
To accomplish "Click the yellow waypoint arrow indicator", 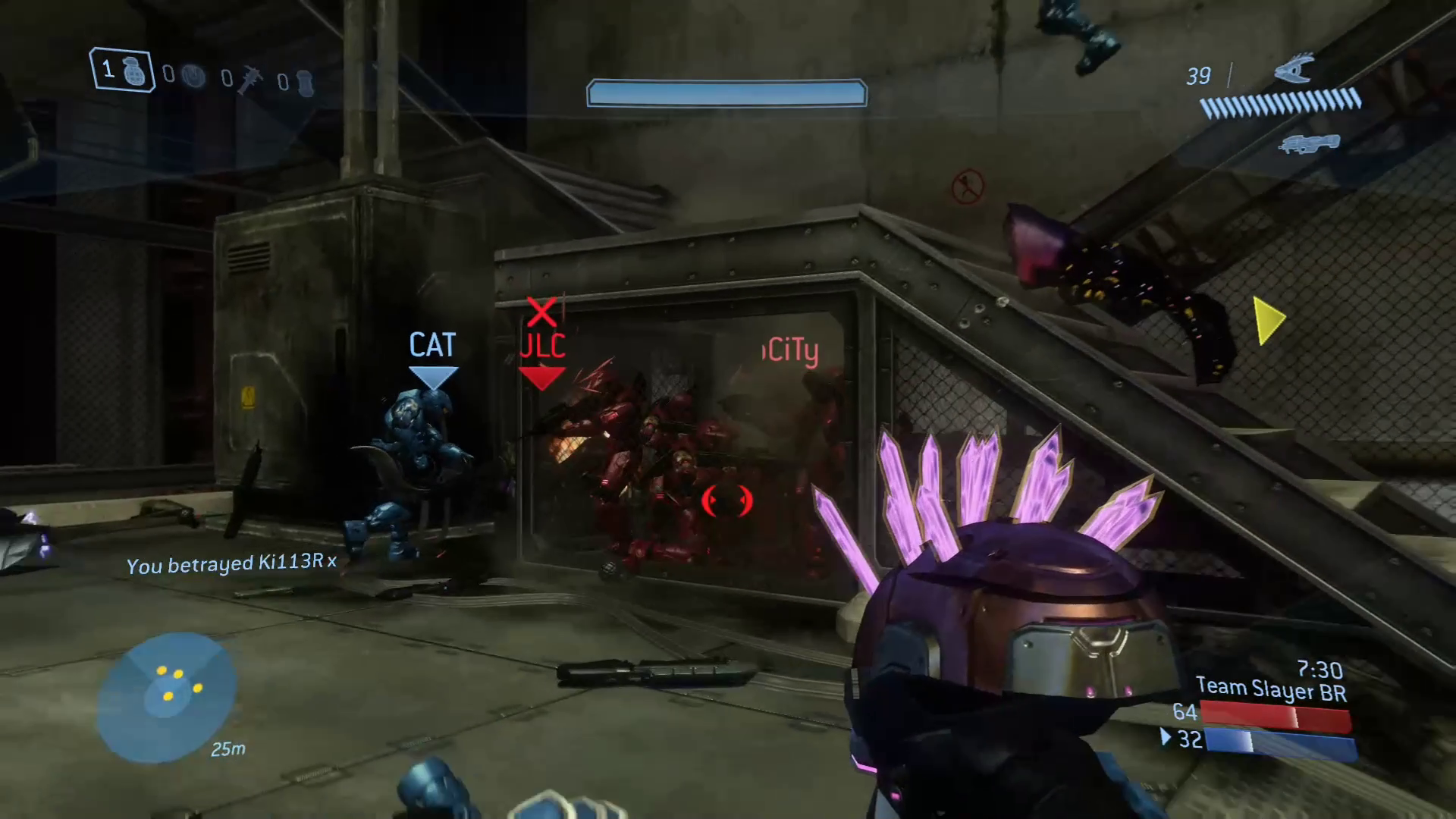I will point(1268,321).
